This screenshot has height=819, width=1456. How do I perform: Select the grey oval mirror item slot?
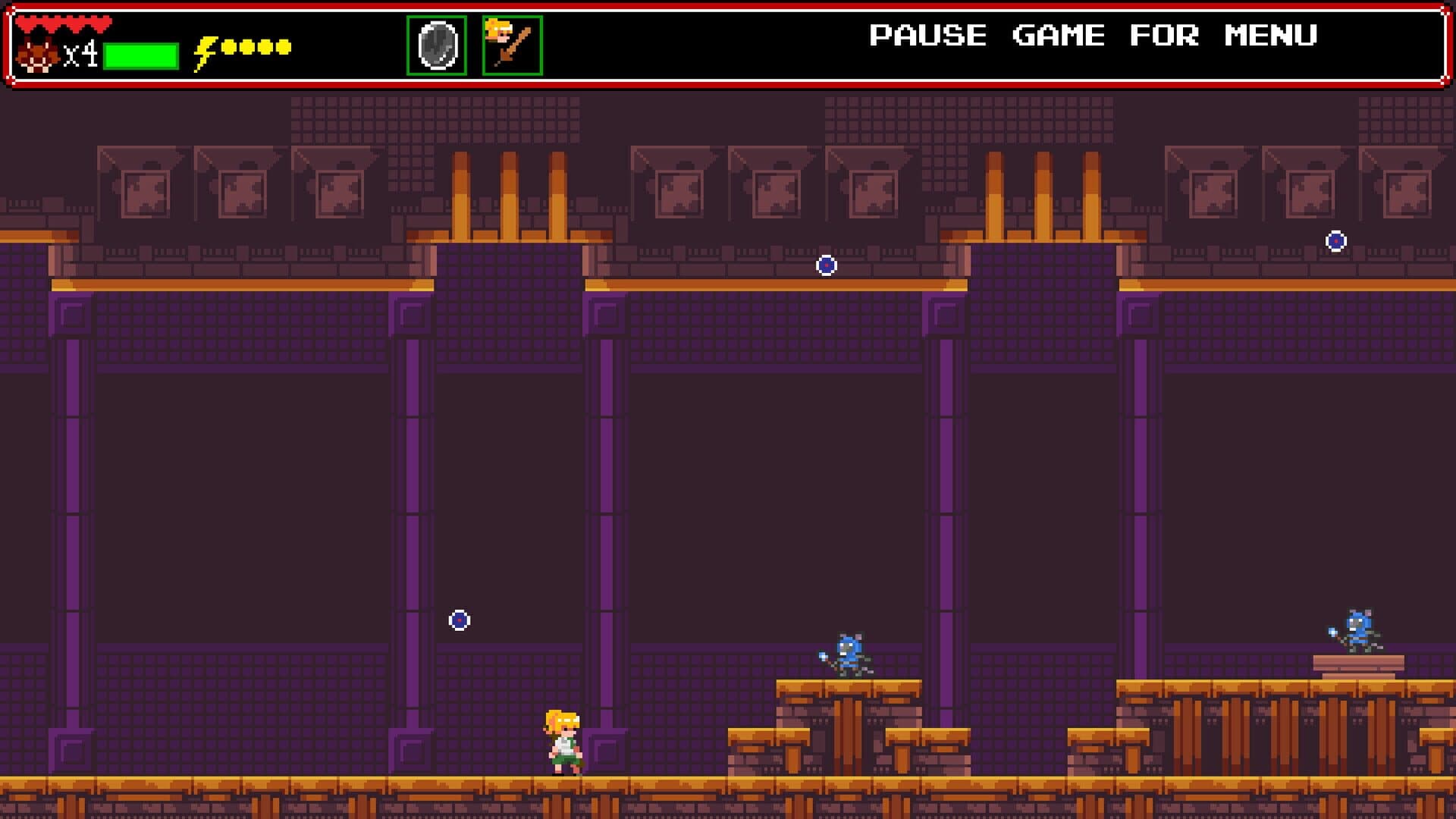pyautogui.click(x=437, y=45)
